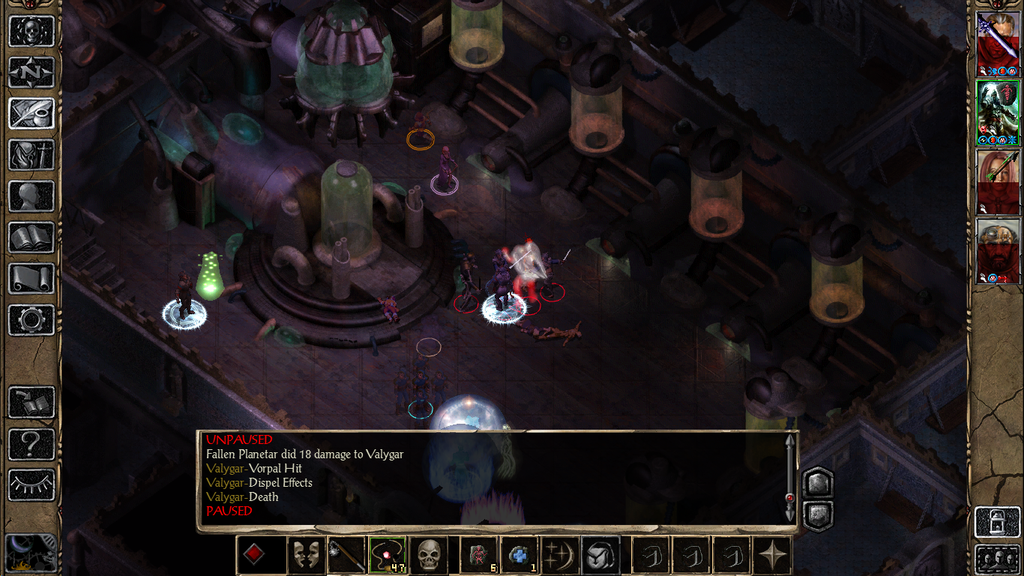Image resolution: width=1024 pixels, height=576 pixels.
Task: Select the green-highlighted party portrait
Action: [x=997, y=113]
